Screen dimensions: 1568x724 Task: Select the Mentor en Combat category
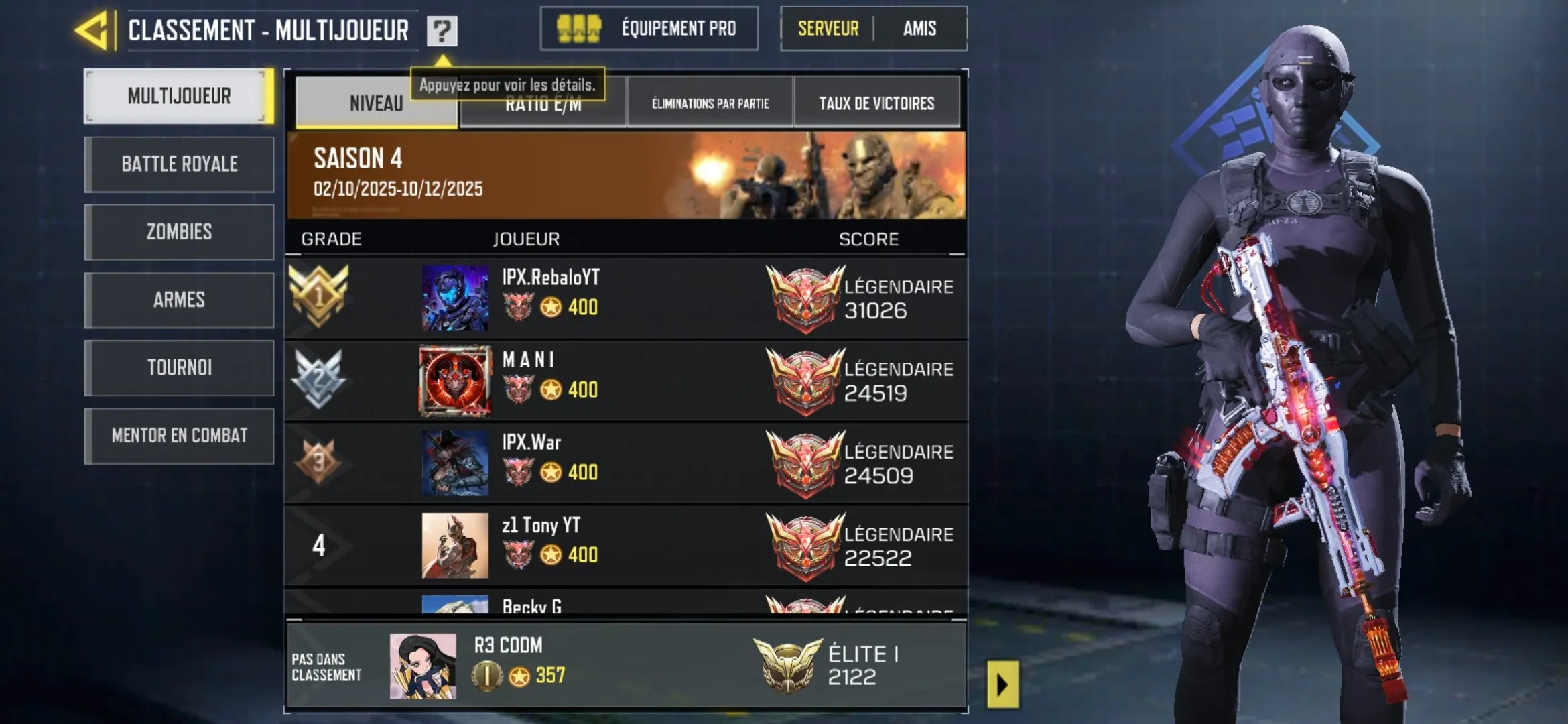click(x=179, y=435)
